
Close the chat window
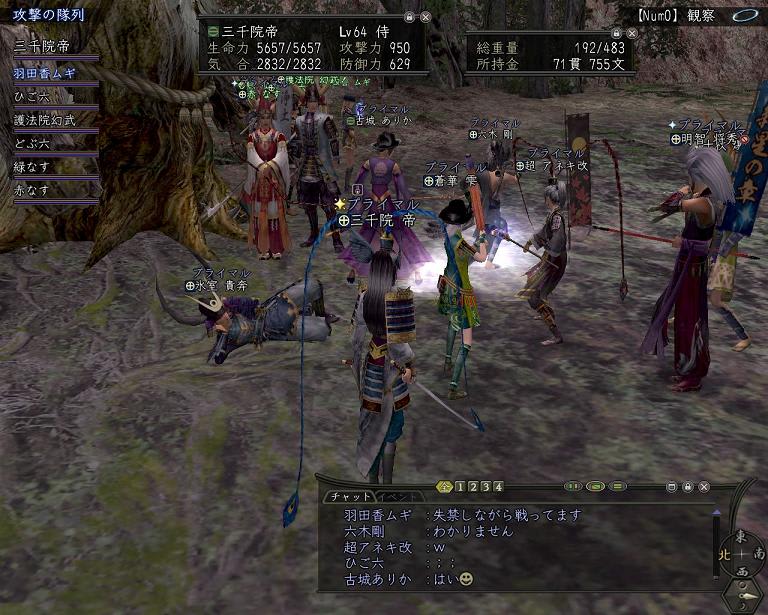705,487
